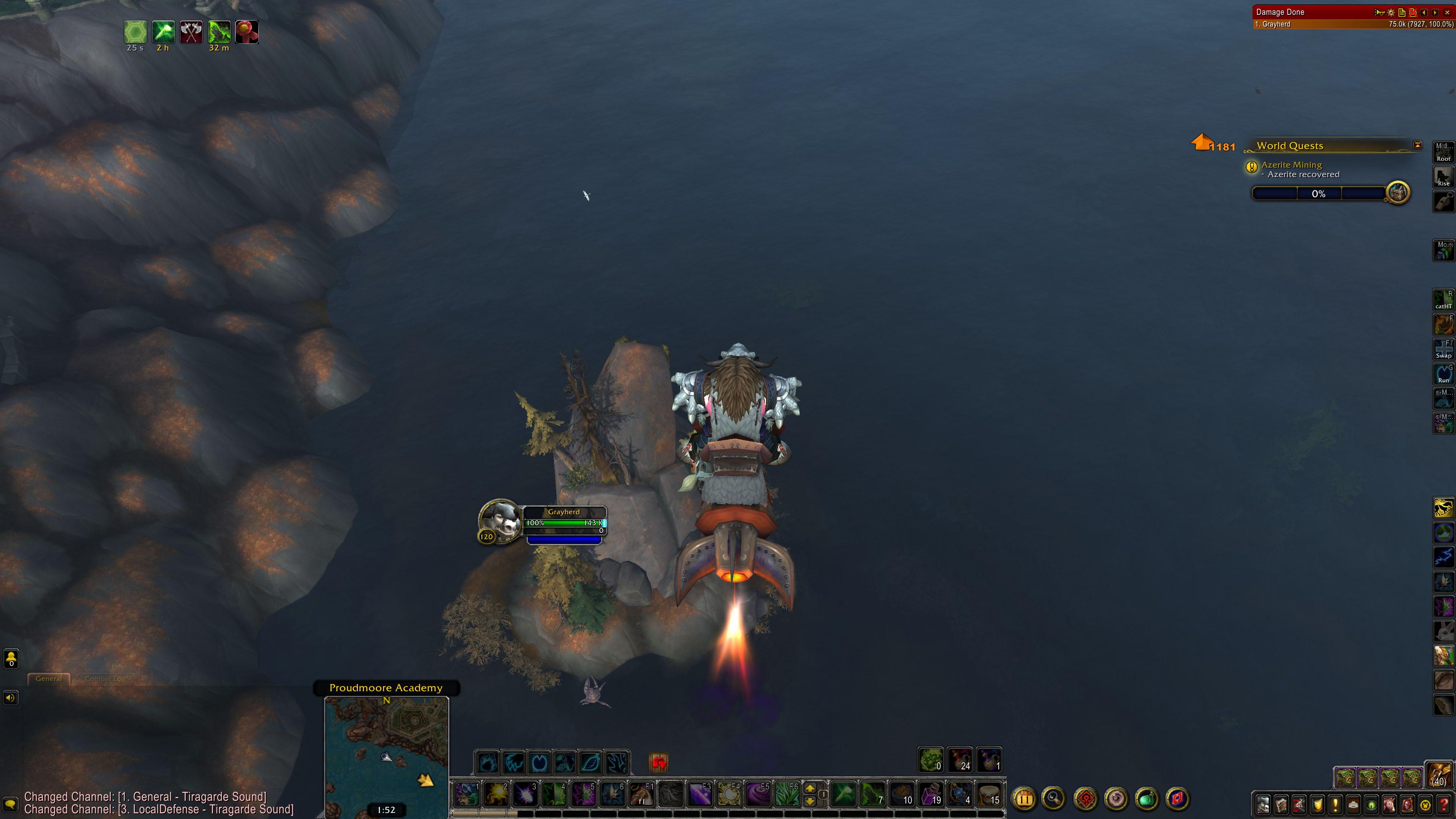This screenshot has height=819, width=1456.
Task: Use the leave vehicle red arrow button
Action: point(659,764)
